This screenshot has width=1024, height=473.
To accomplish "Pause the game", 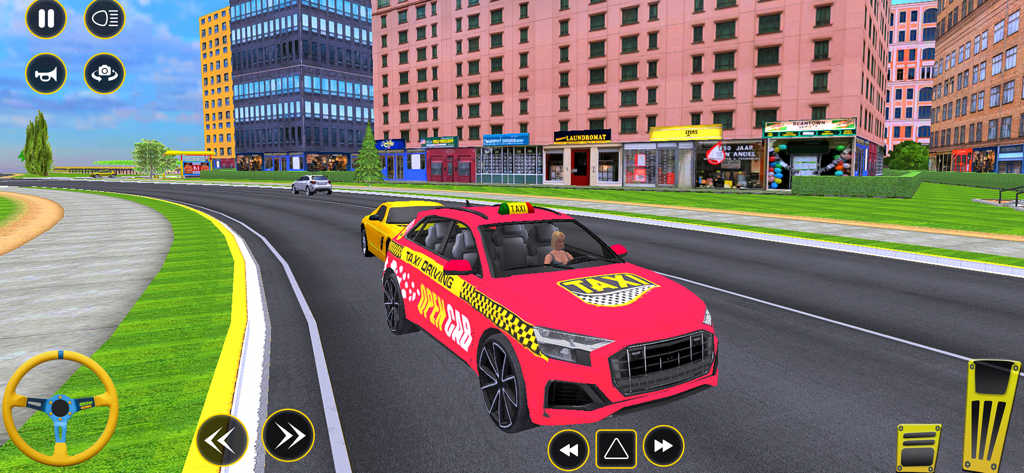I will 46,18.
